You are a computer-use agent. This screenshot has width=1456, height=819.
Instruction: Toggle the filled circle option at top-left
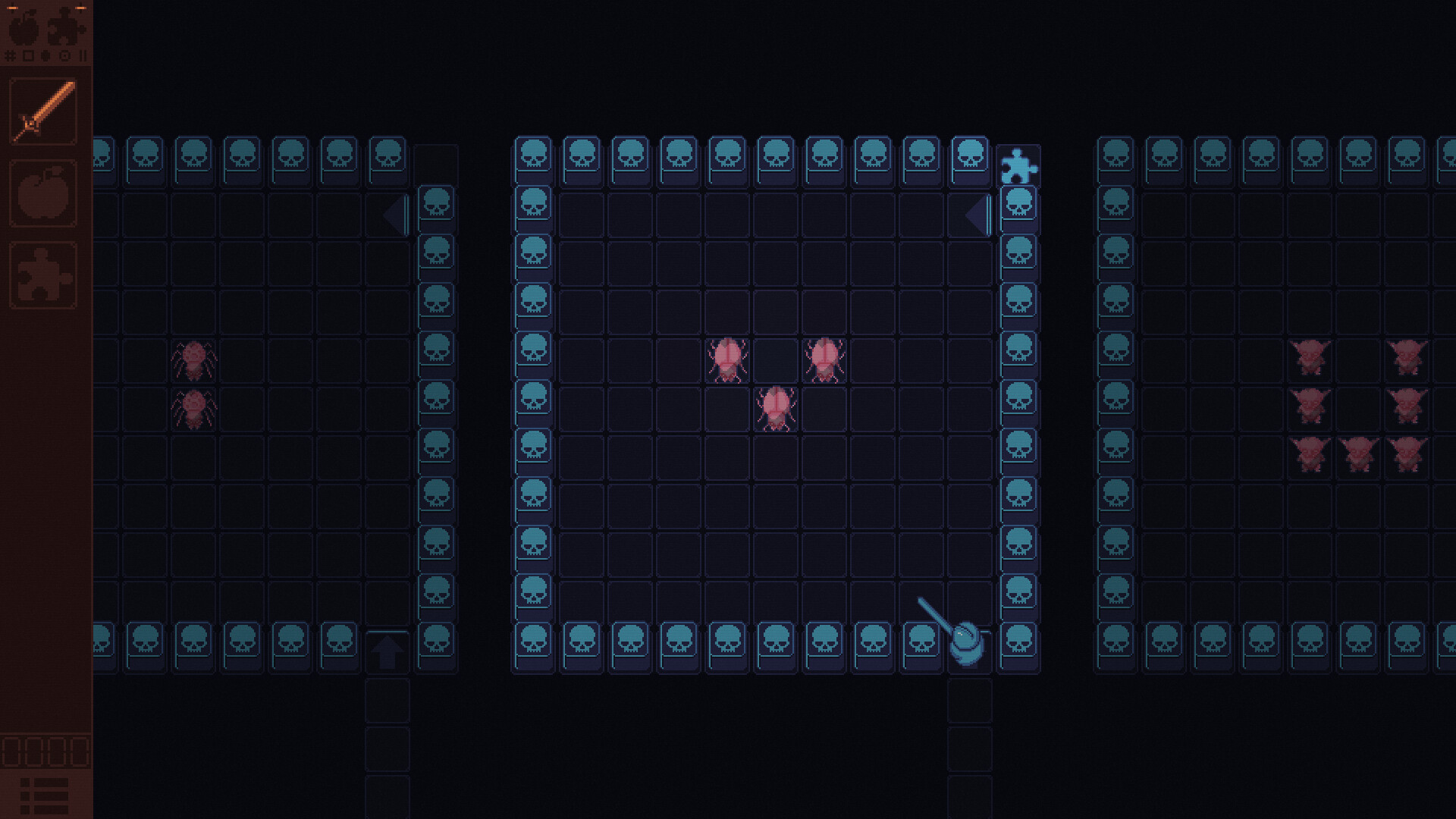click(44, 56)
